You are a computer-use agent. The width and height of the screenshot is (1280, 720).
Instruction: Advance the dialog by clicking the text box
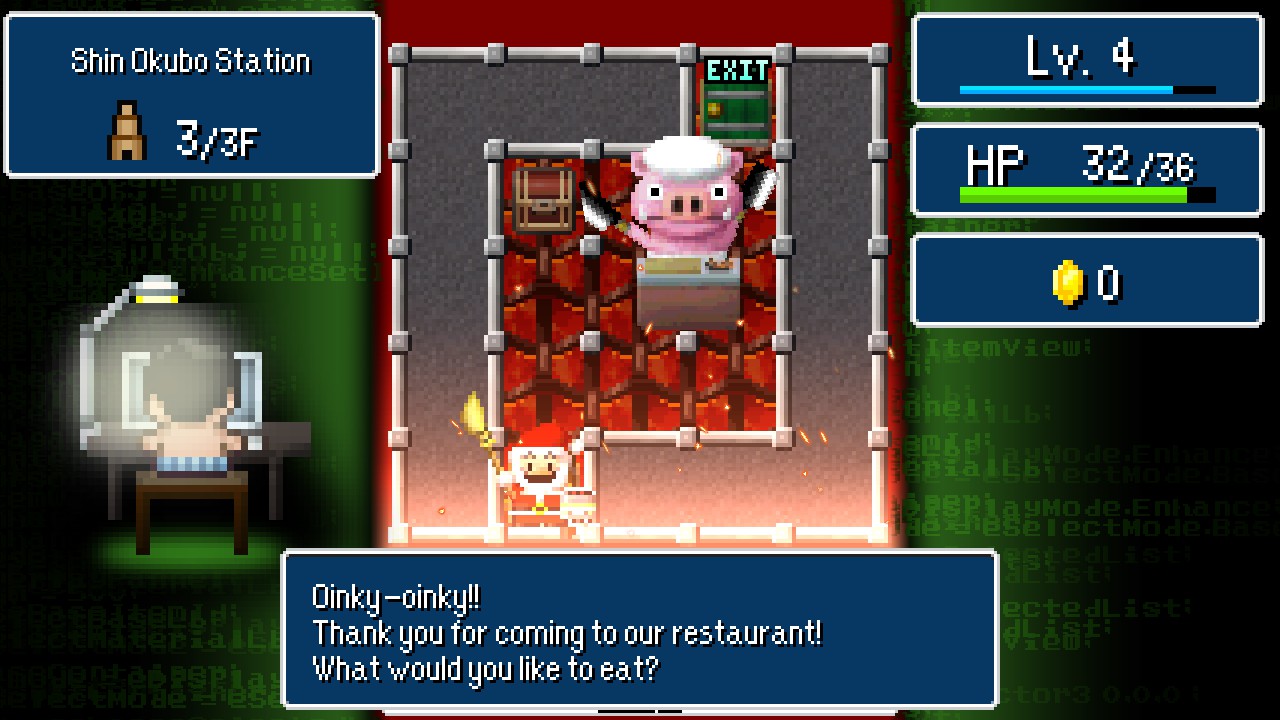click(640, 633)
